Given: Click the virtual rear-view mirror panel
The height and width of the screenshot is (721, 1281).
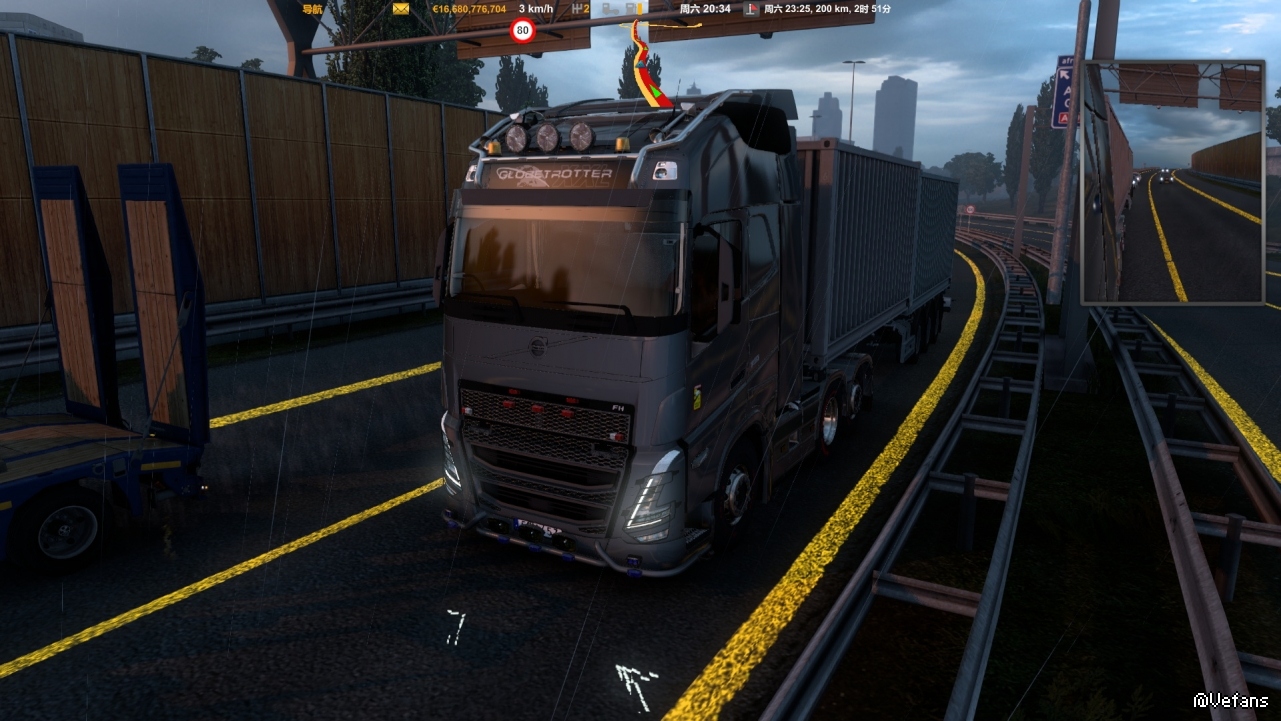Looking at the screenshot, I should (1173, 182).
